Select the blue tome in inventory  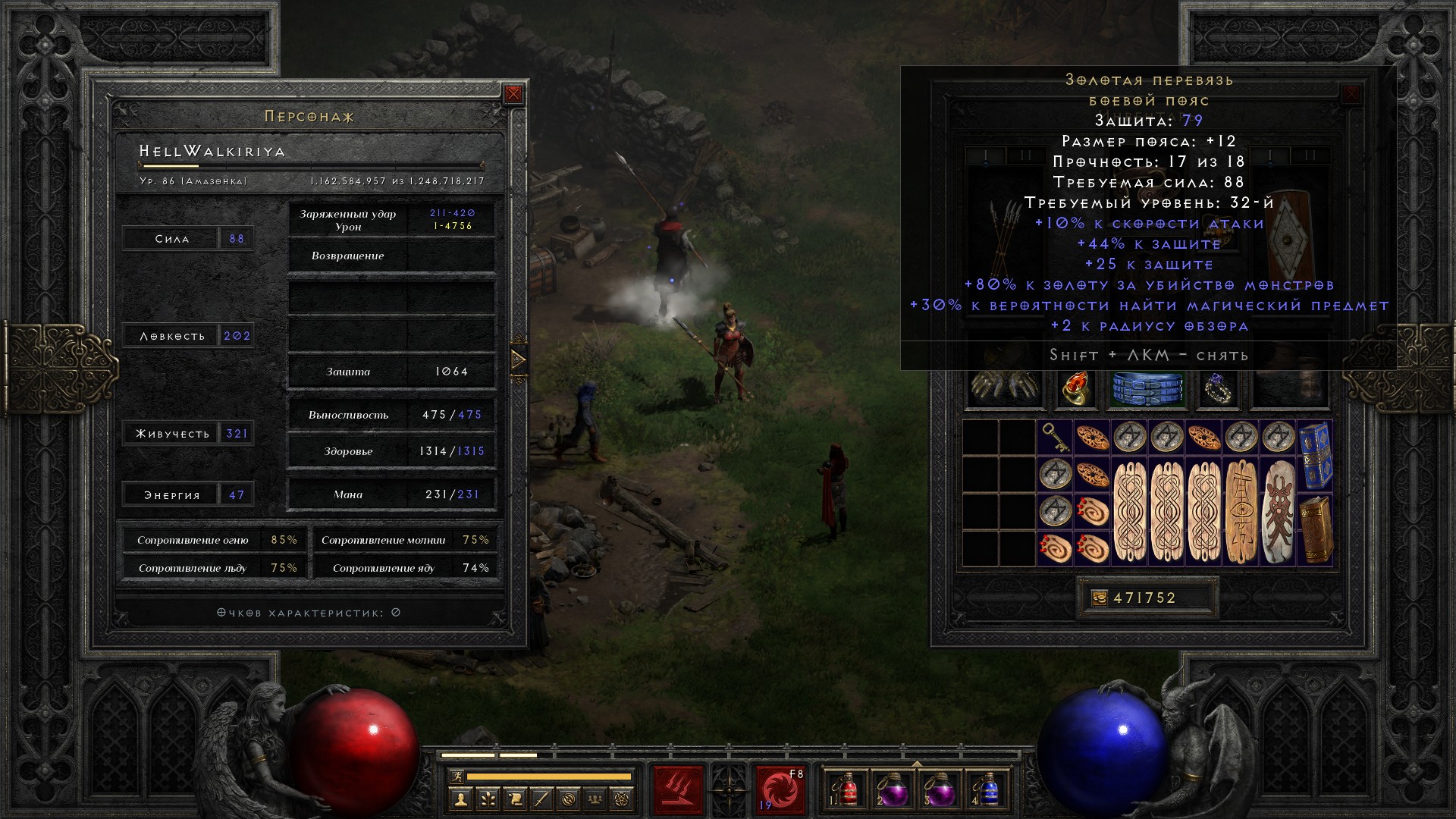coord(1315,454)
